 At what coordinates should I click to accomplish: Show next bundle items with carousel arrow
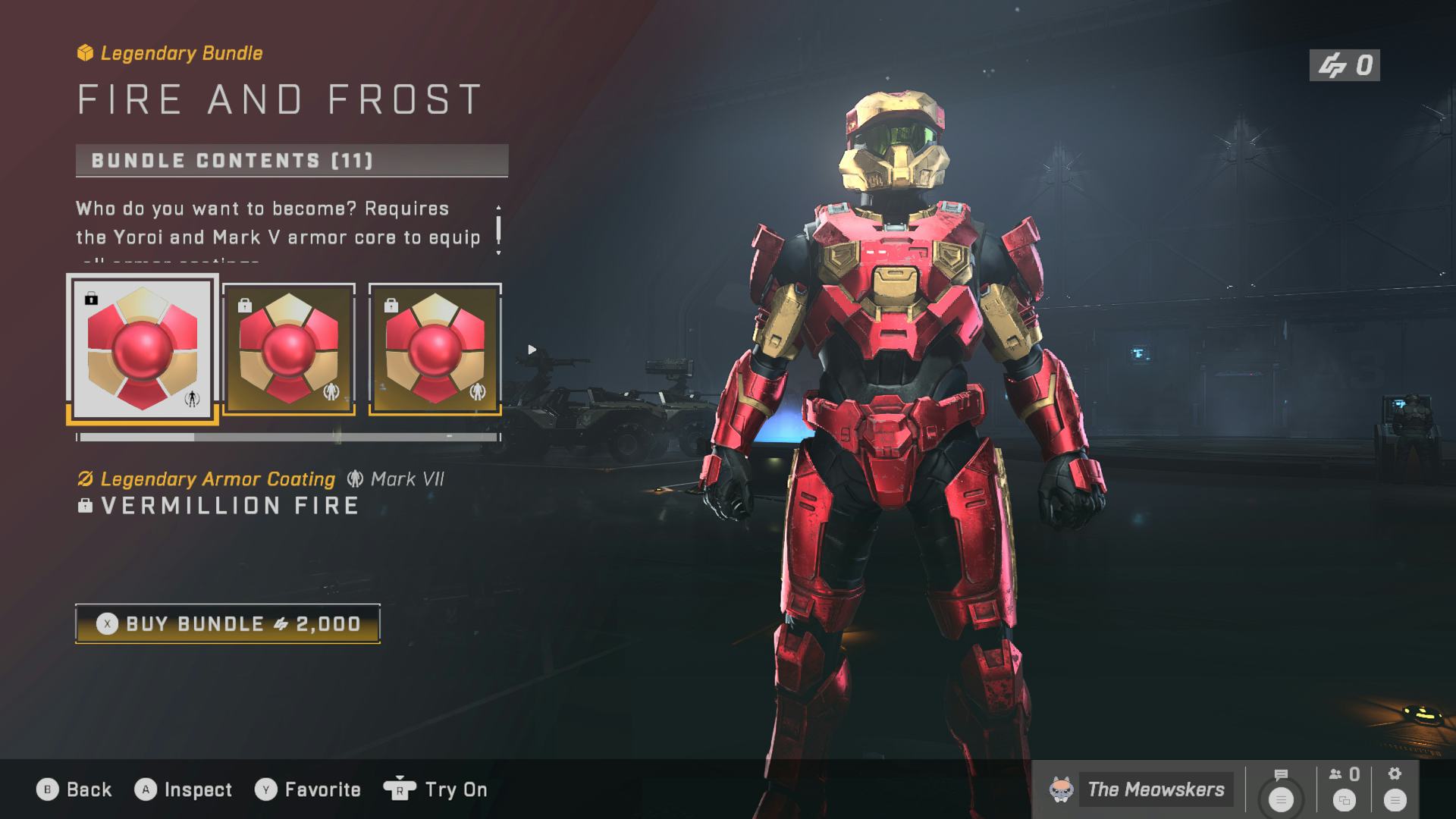pos(532,350)
